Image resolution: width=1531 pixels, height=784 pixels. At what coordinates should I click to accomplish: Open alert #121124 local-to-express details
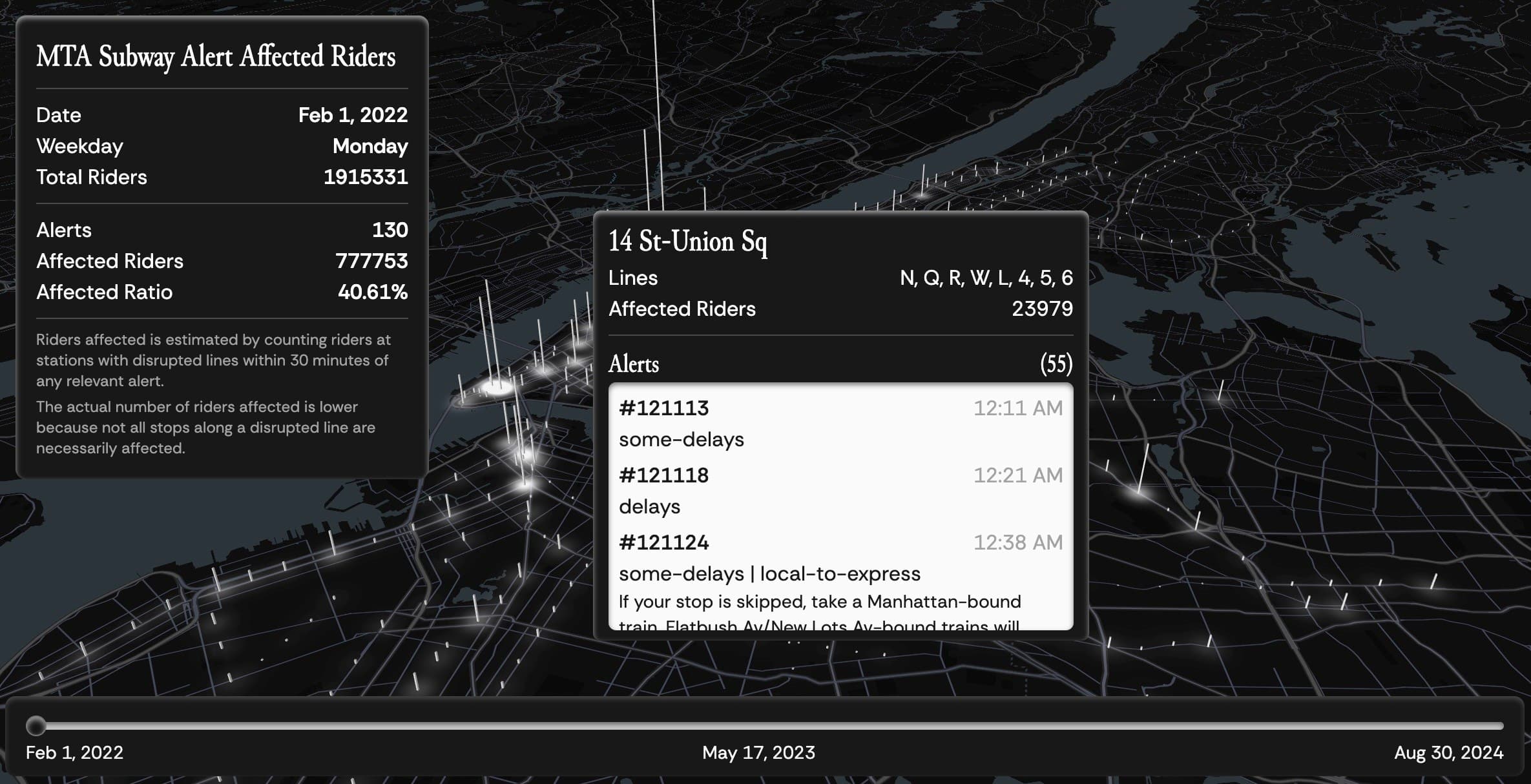coord(663,543)
